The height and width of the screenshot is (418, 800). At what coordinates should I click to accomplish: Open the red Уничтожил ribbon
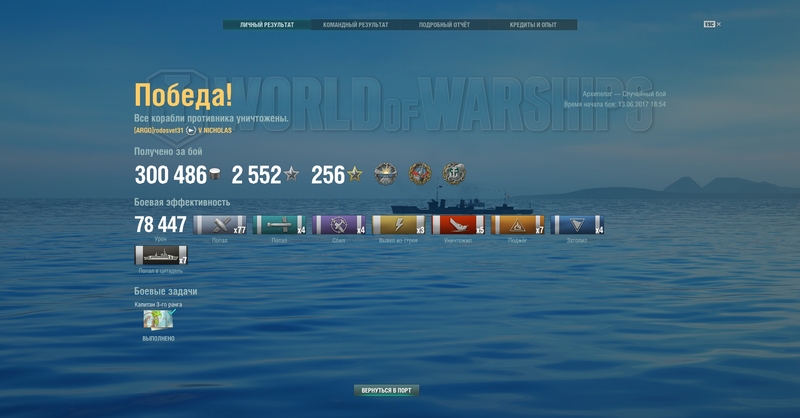[x=458, y=225]
